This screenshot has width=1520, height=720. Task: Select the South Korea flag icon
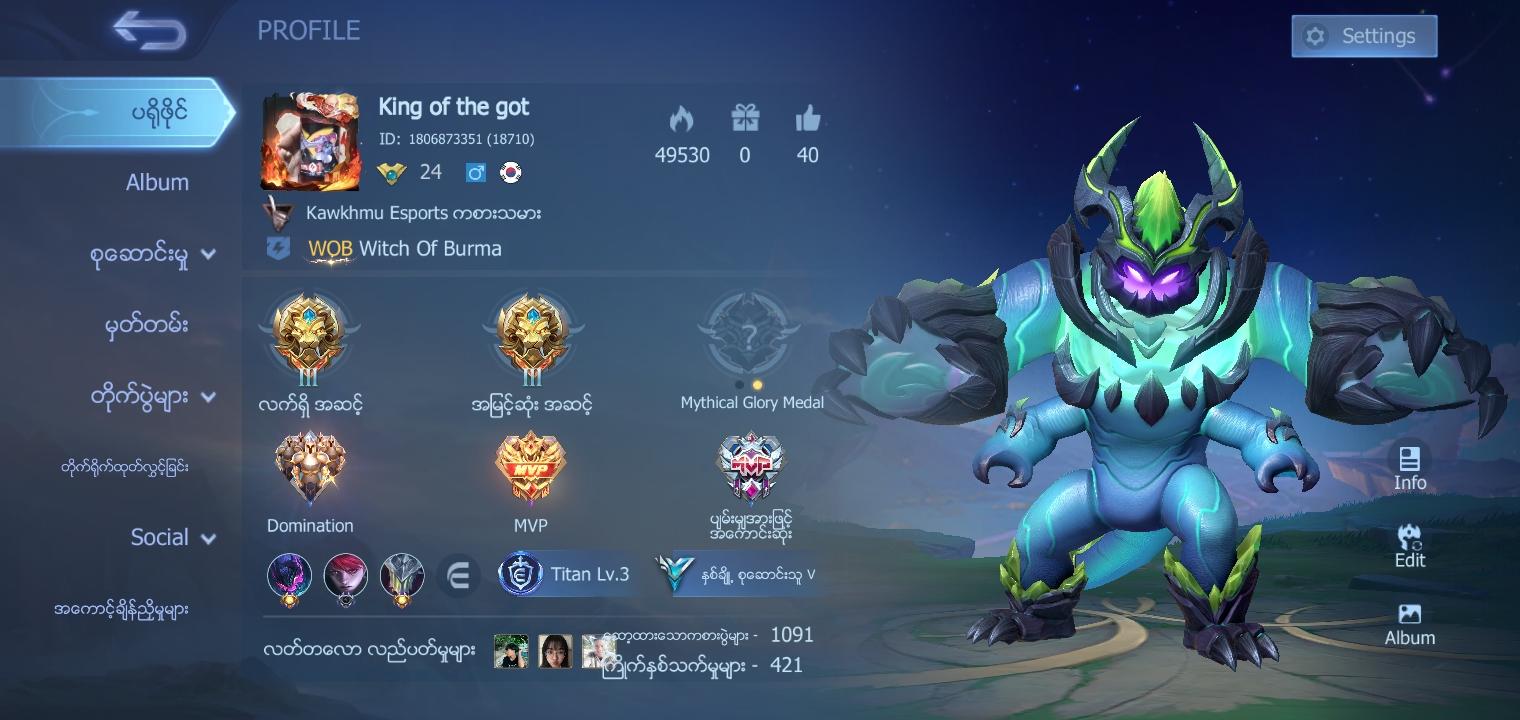(510, 172)
